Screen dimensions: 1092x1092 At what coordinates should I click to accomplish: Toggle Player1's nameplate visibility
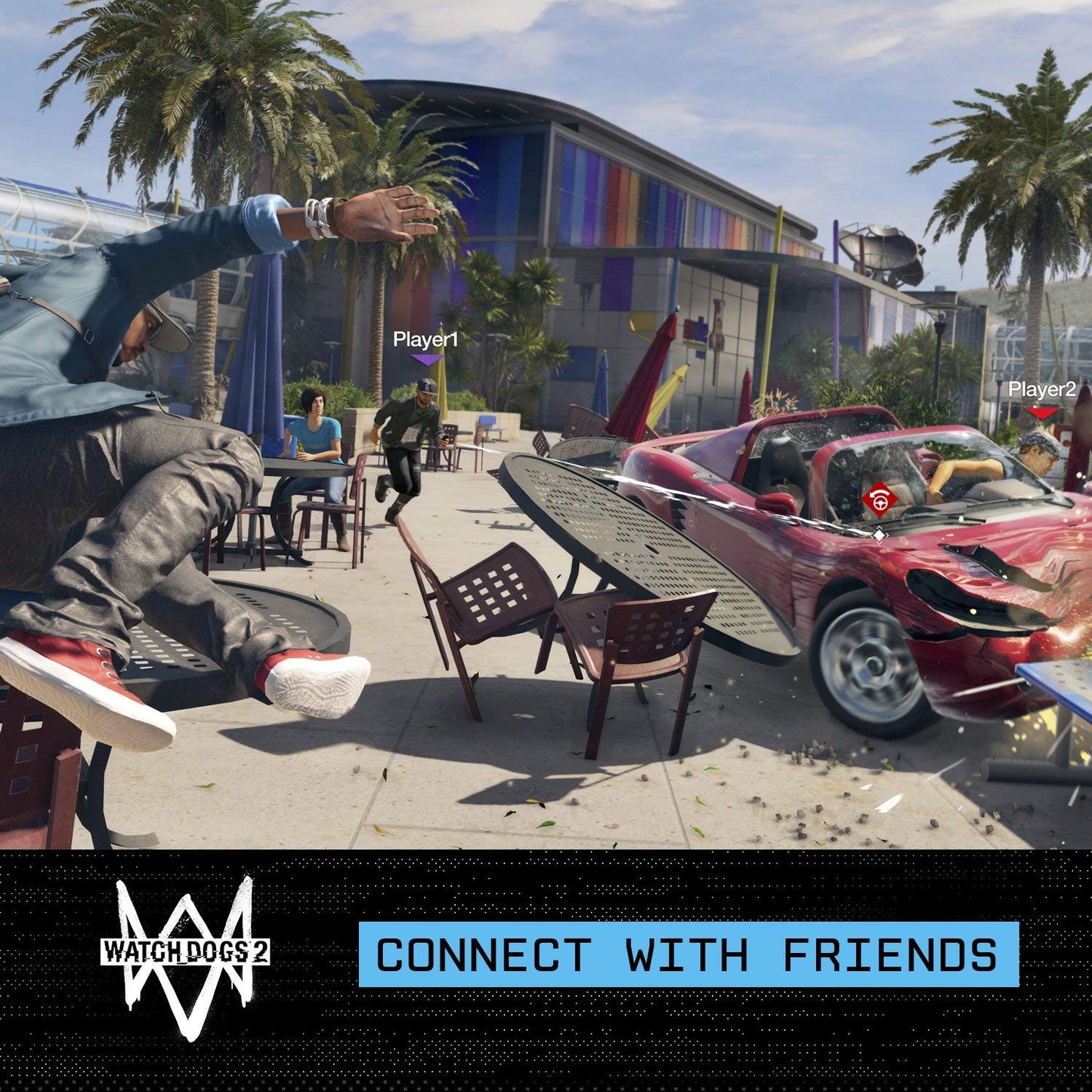[427, 340]
